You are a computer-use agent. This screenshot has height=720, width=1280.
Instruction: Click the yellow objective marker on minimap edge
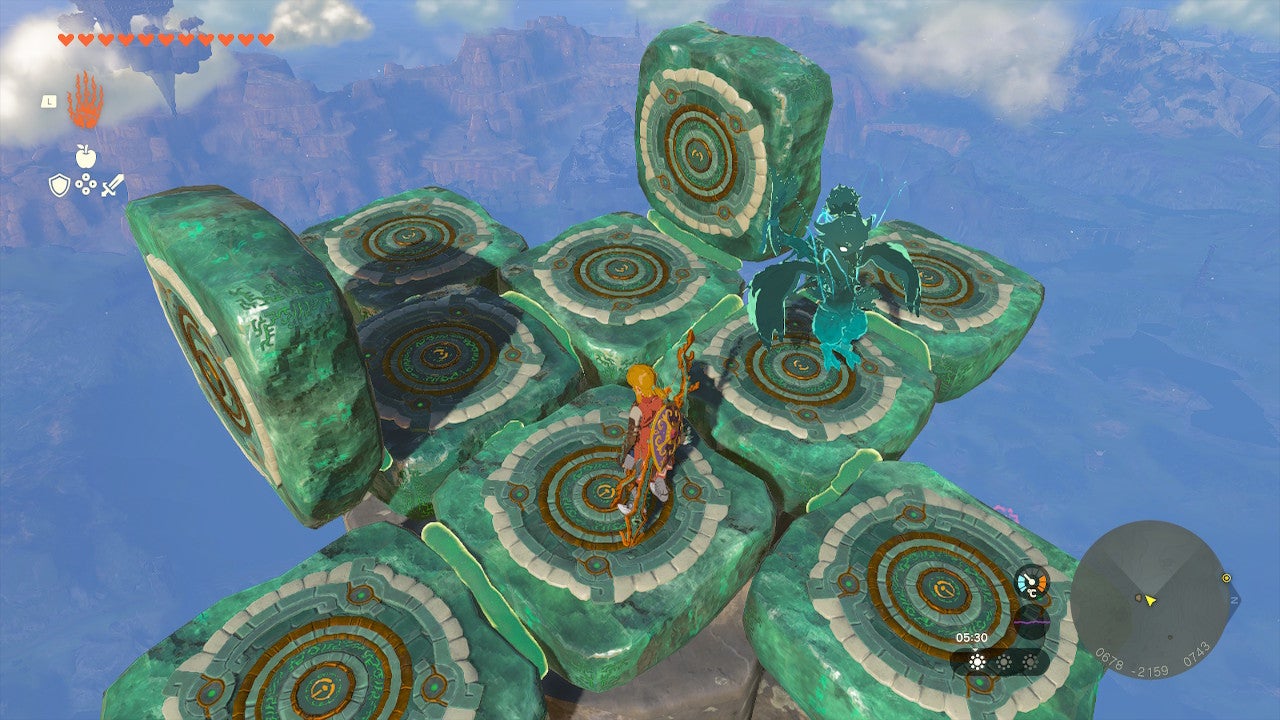[1226, 577]
